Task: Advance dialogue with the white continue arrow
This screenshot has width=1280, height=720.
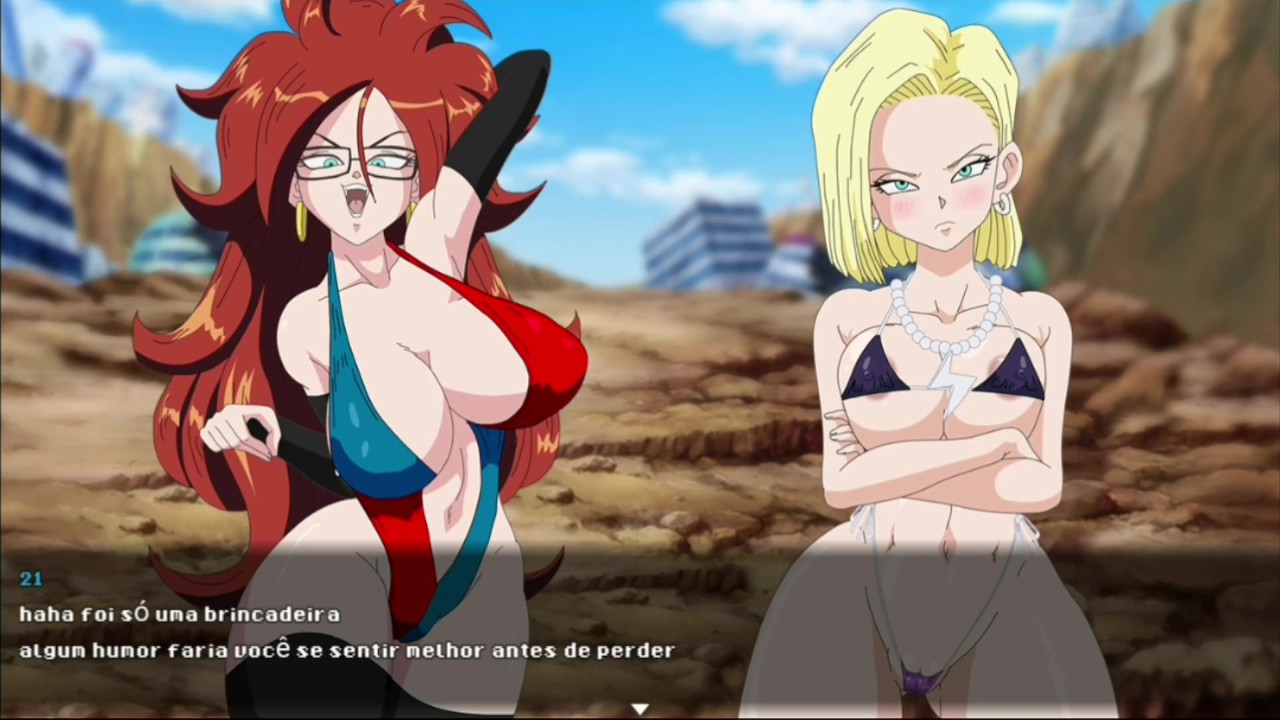Action: click(640, 709)
